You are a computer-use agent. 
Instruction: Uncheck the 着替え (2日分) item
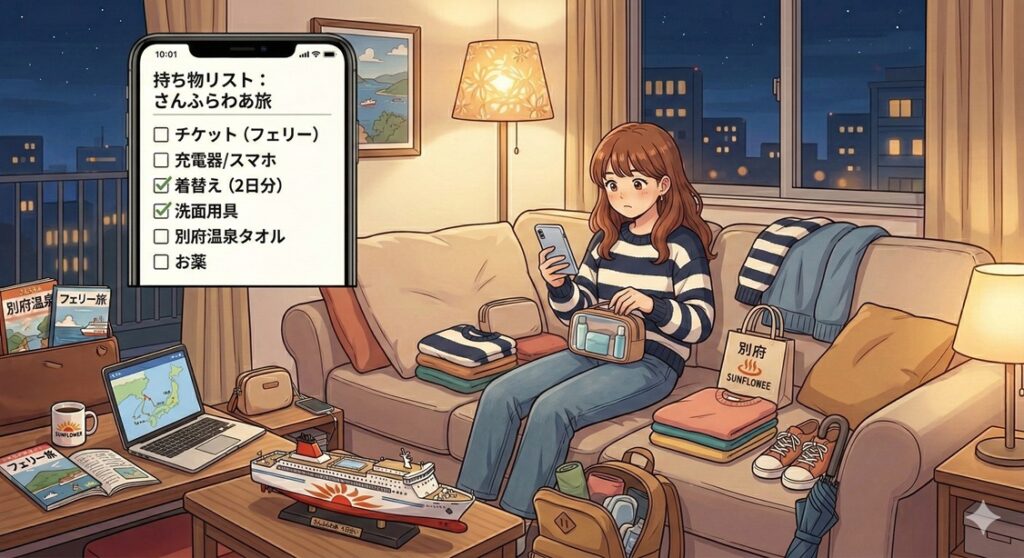161,185
